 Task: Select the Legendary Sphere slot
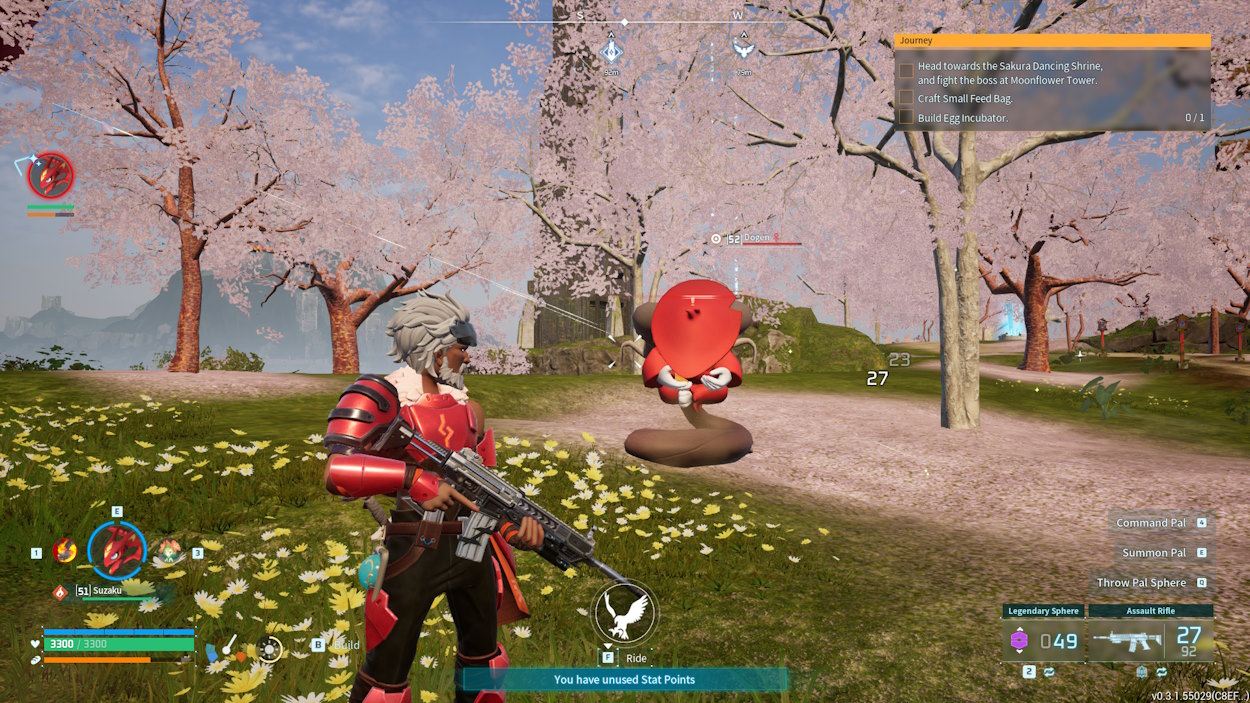pyautogui.click(x=1043, y=640)
